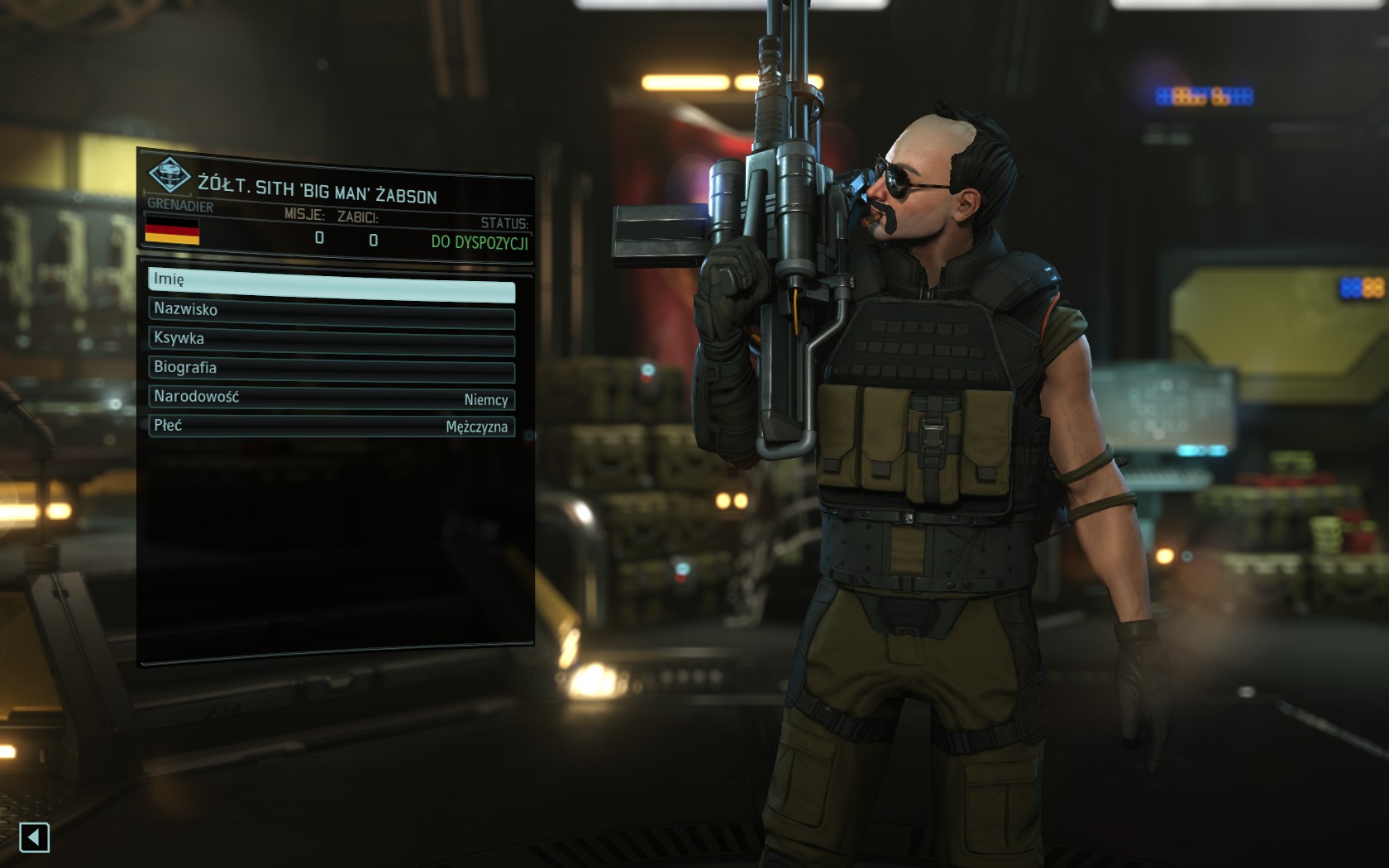Open the Biografia entry
The width and height of the screenshot is (1389, 868).
[331, 369]
